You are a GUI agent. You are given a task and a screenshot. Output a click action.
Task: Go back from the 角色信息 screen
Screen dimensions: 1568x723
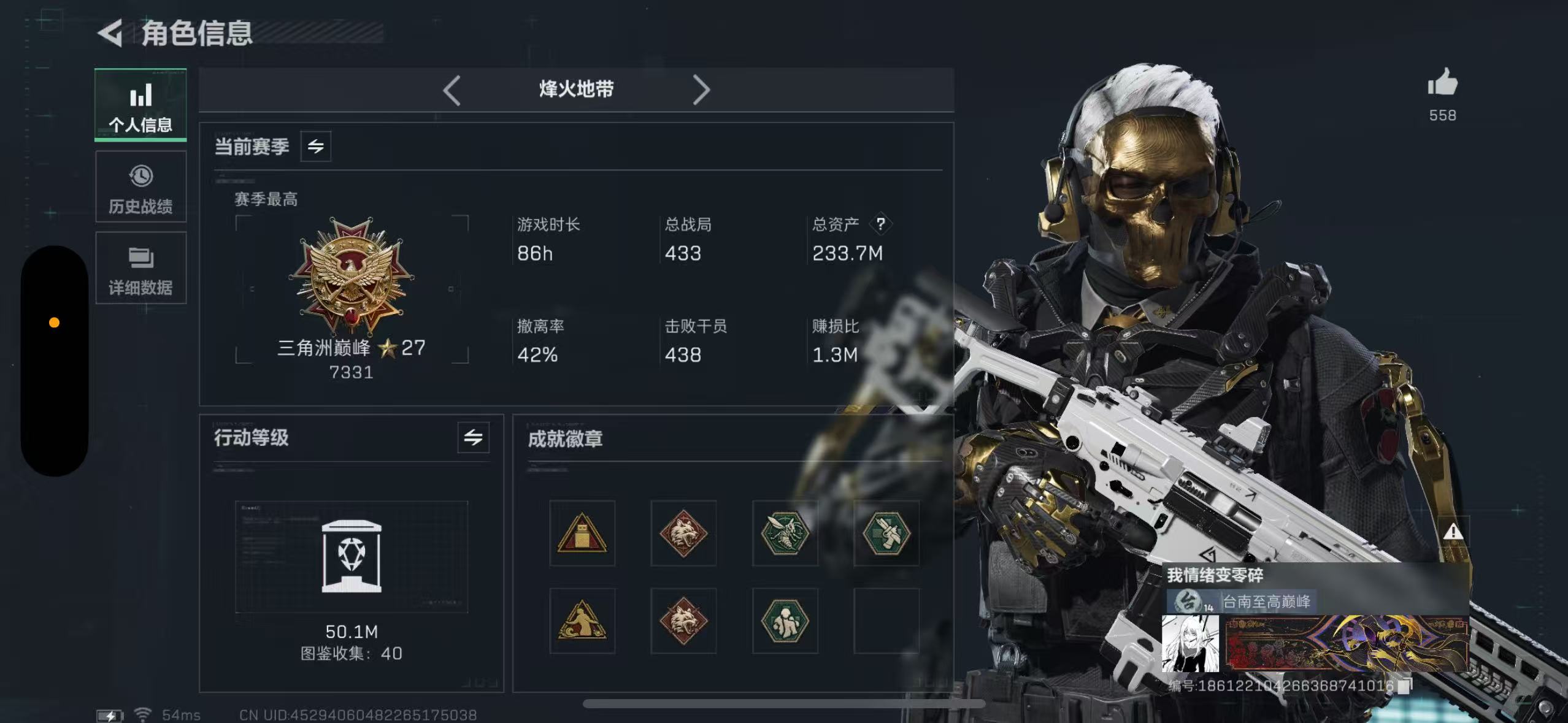111,33
